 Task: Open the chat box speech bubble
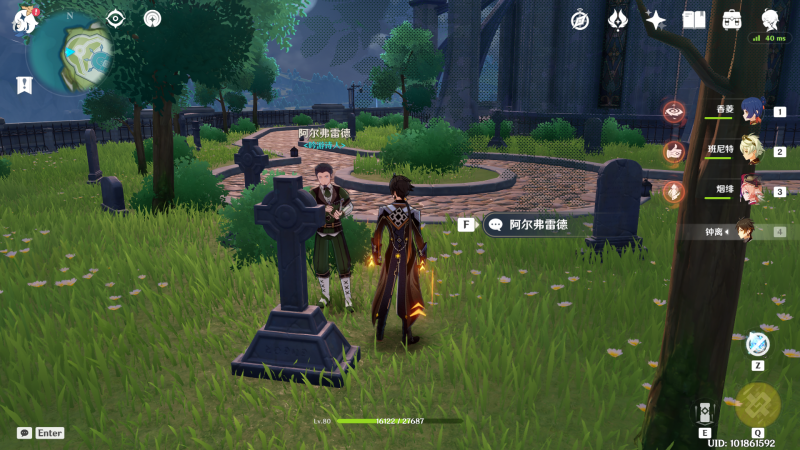coord(24,433)
